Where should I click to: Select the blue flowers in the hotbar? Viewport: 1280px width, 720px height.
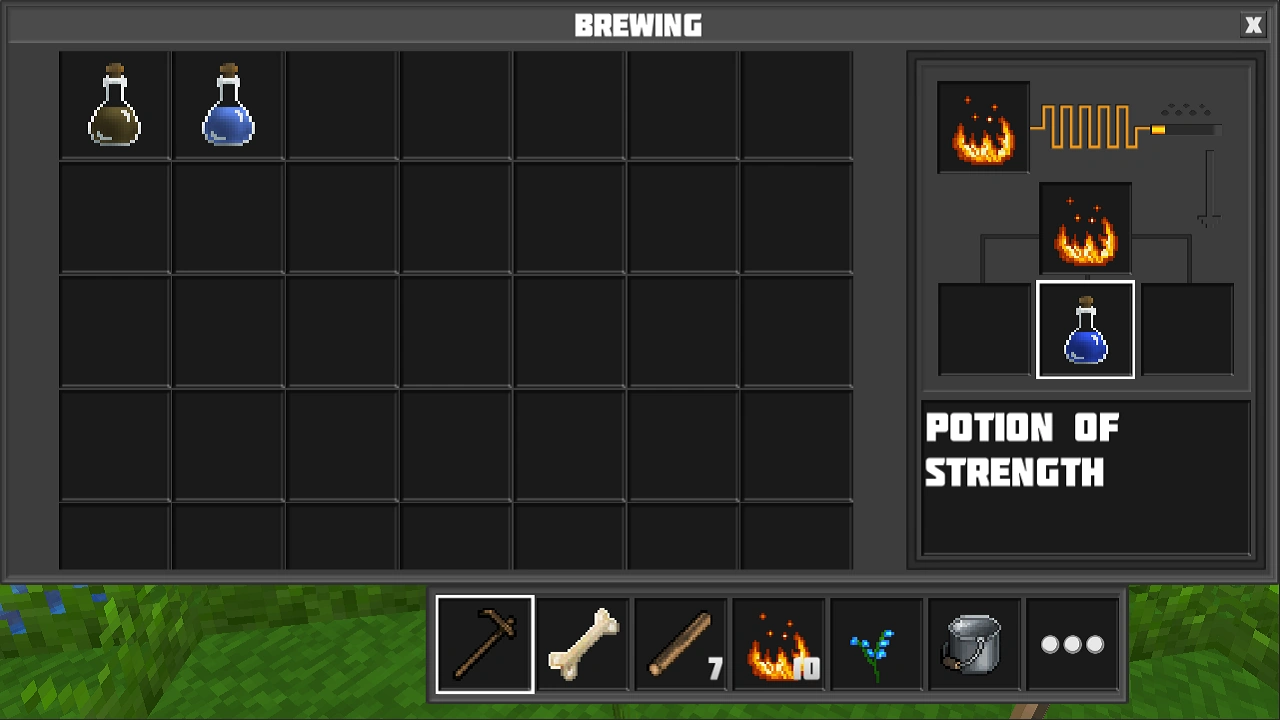(876, 643)
